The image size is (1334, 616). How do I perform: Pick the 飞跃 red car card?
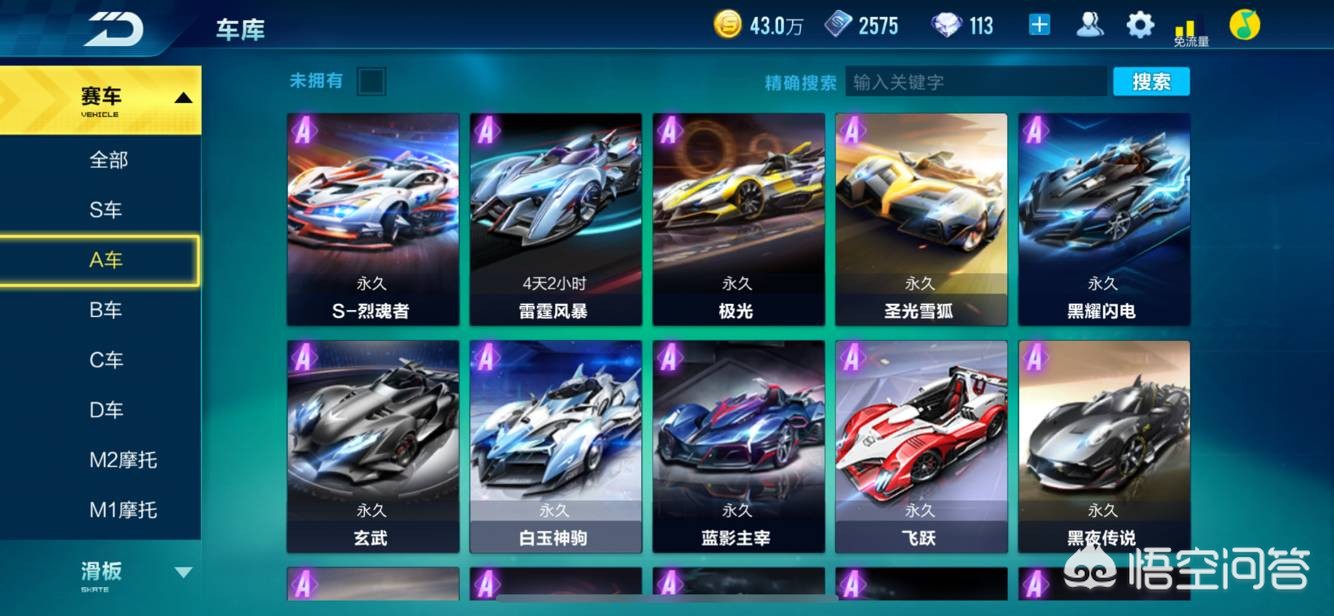coord(921,446)
